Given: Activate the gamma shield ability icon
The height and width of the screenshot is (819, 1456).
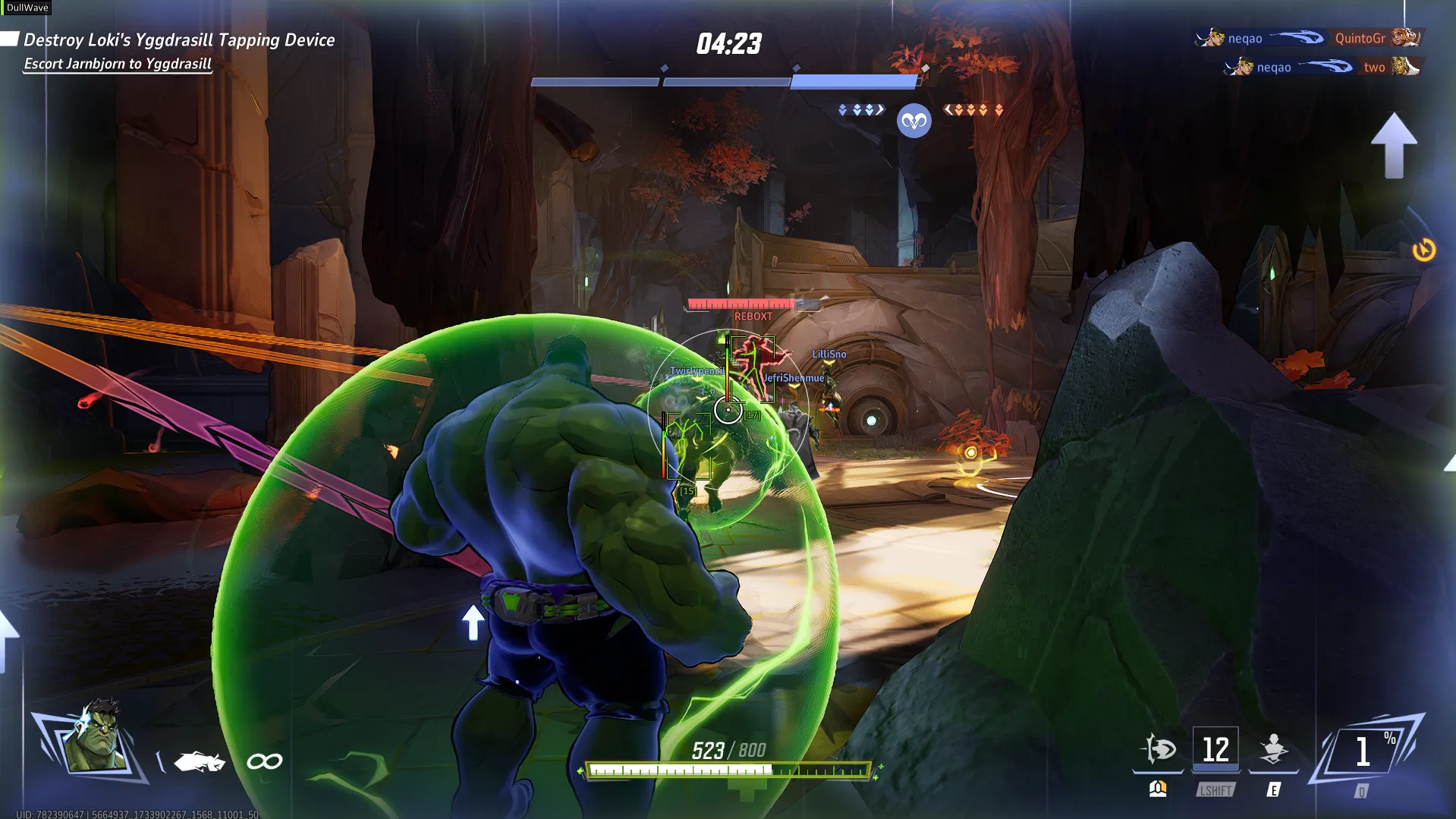Looking at the screenshot, I should coord(1159,749).
